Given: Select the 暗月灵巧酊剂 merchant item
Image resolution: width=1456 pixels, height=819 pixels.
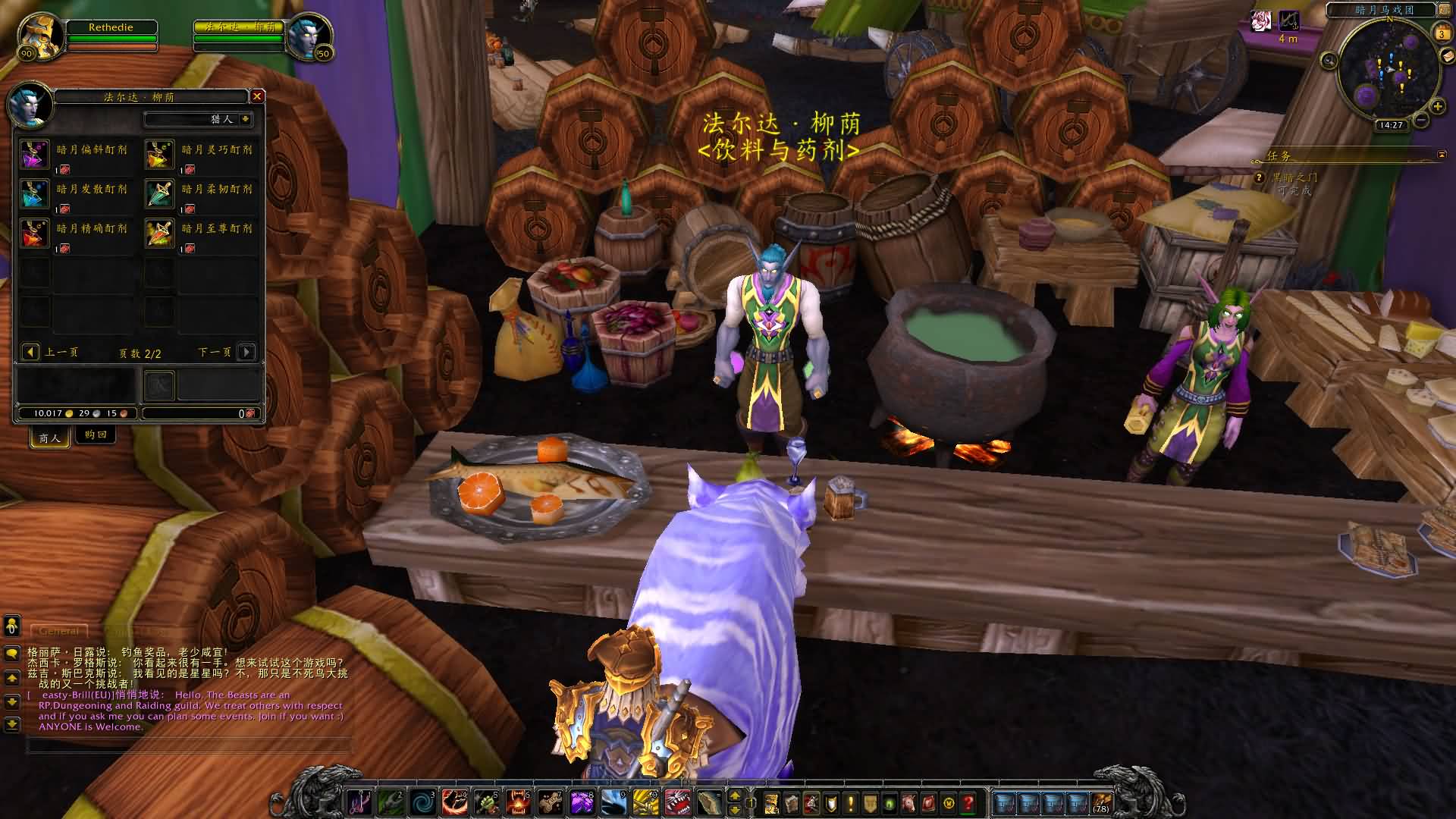Looking at the screenshot, I should 160,155.
